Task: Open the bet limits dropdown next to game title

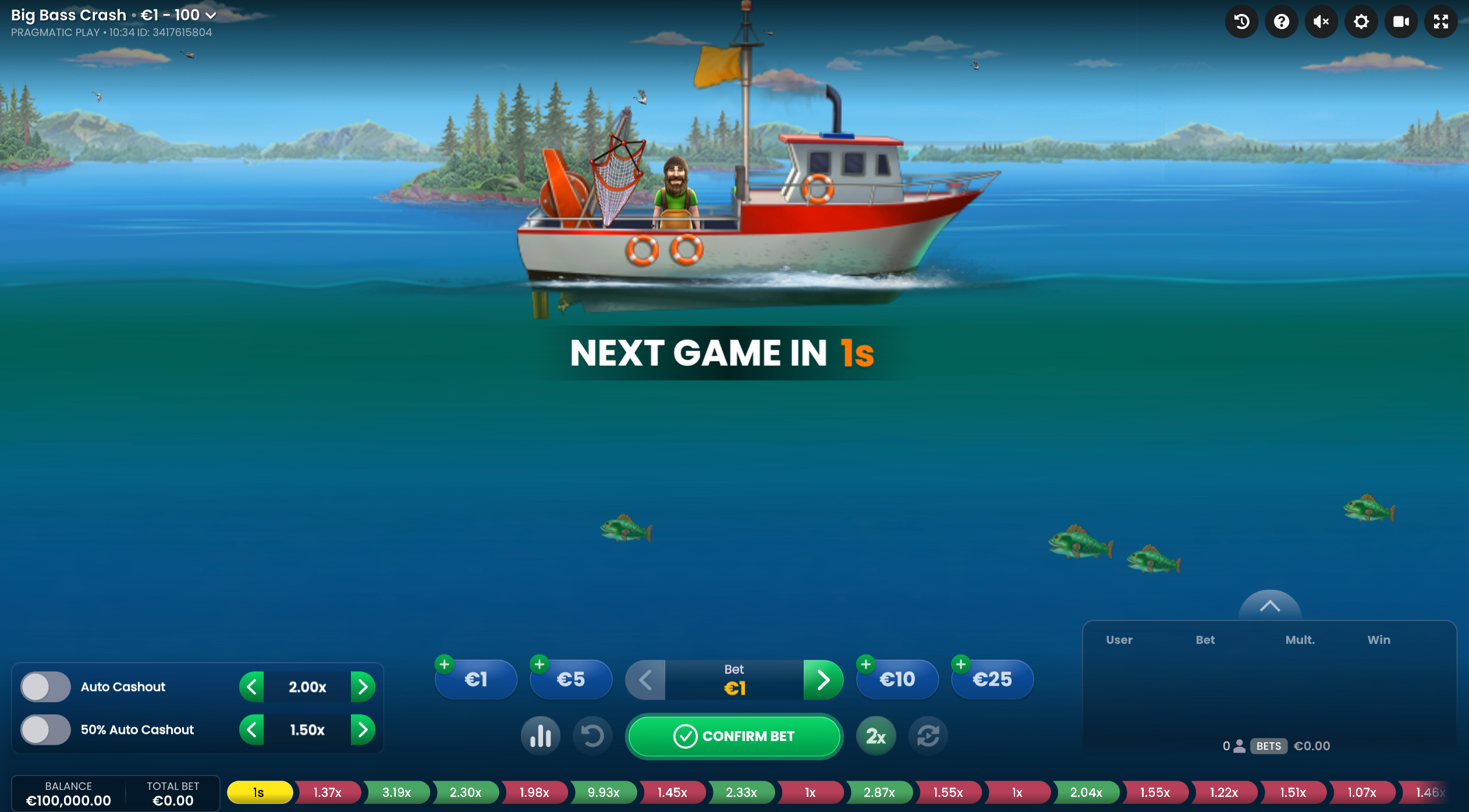Action: pos(211,15)
